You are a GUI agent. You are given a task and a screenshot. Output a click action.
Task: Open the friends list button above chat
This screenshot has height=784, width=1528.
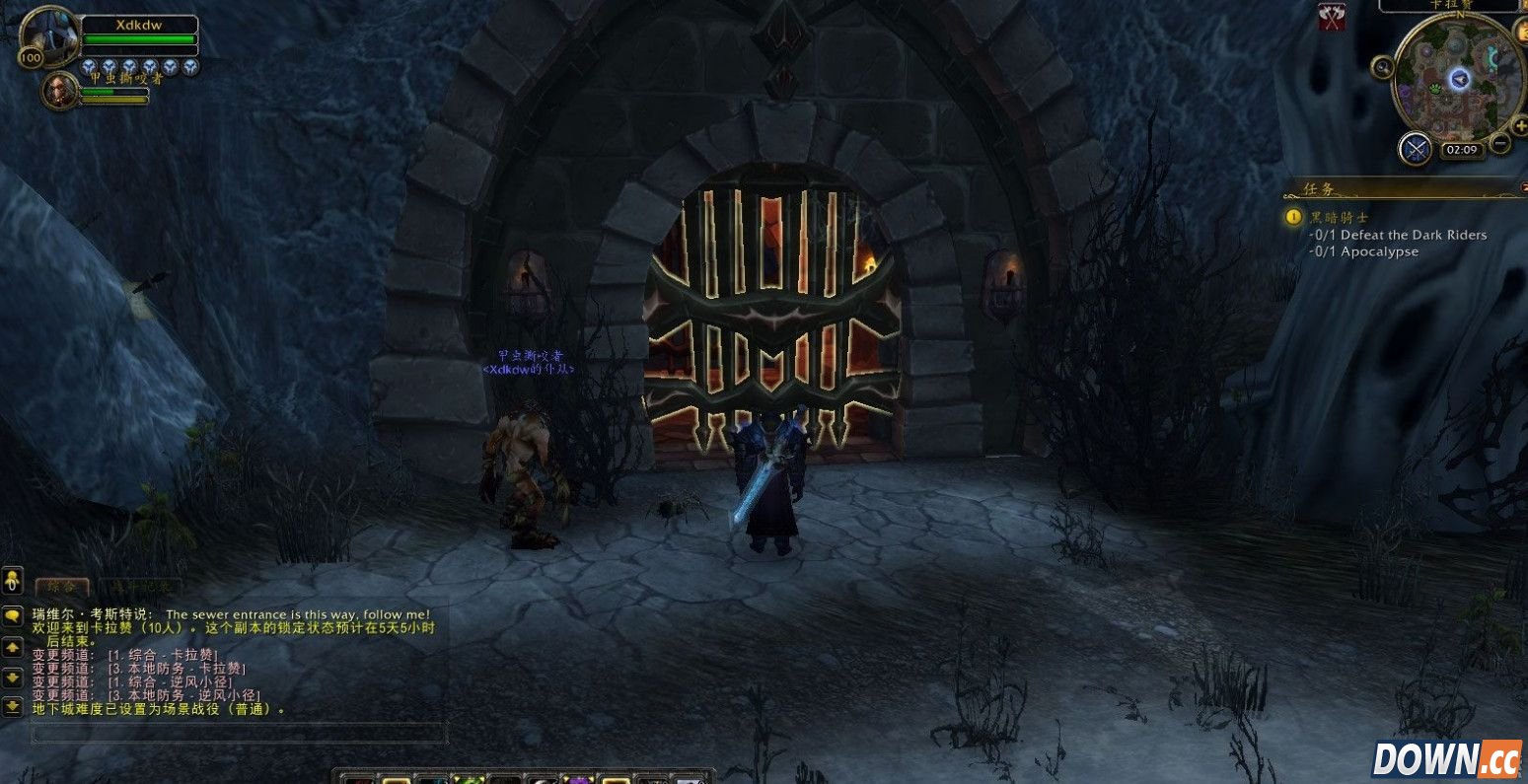point(12,578)
